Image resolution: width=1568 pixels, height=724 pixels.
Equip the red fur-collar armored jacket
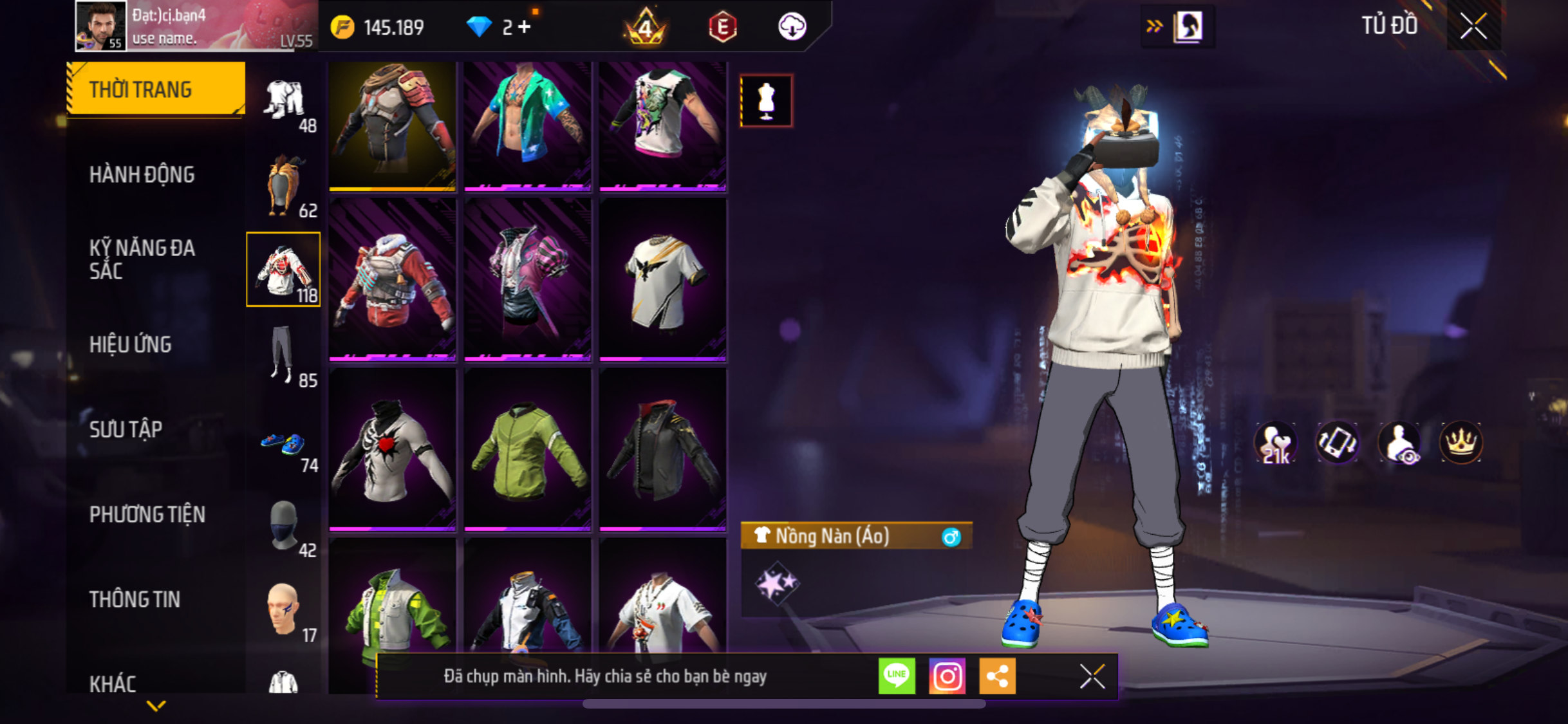point(392,280)
